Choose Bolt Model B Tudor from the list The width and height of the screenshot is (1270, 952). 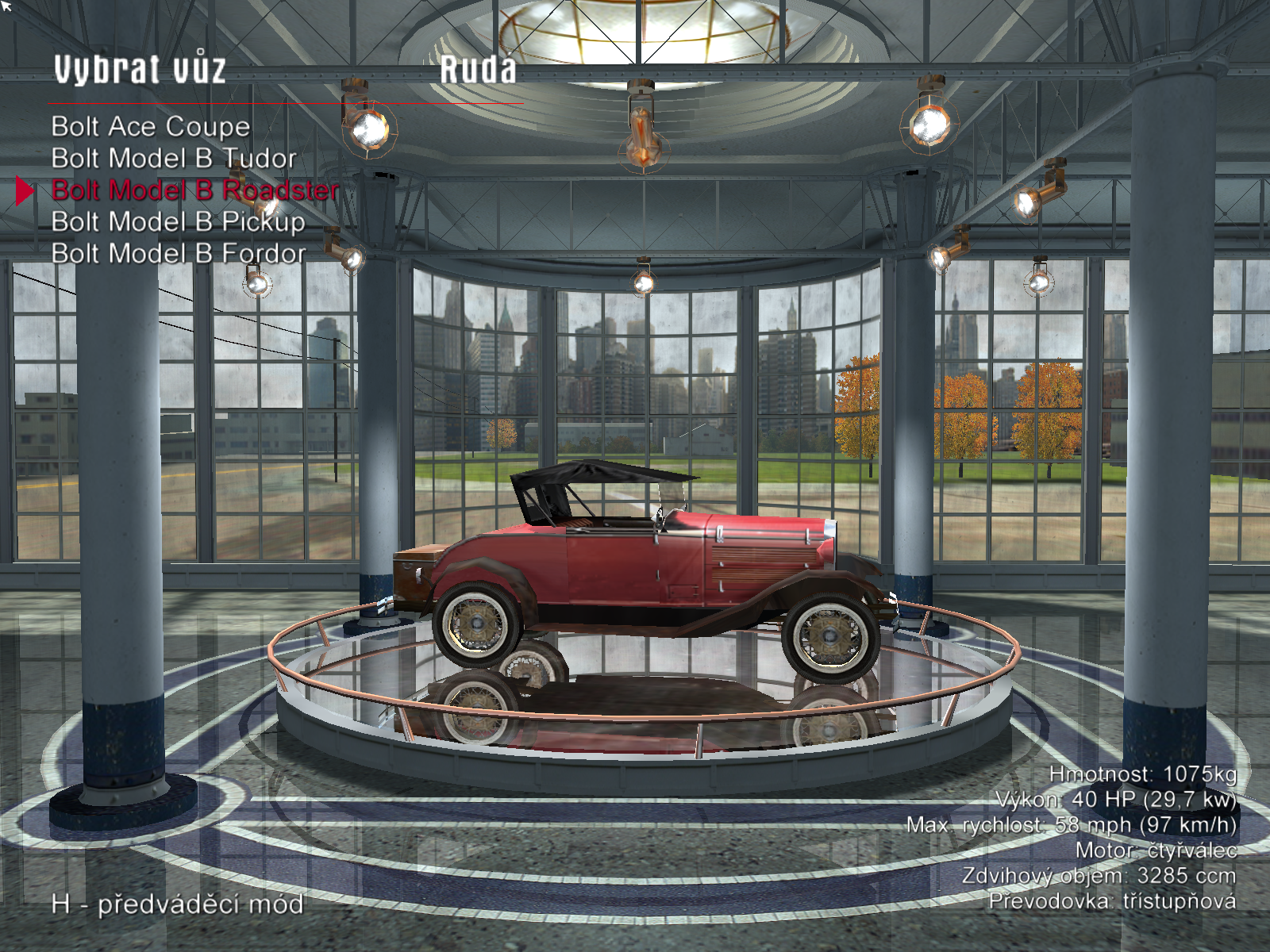click(174, 159)
